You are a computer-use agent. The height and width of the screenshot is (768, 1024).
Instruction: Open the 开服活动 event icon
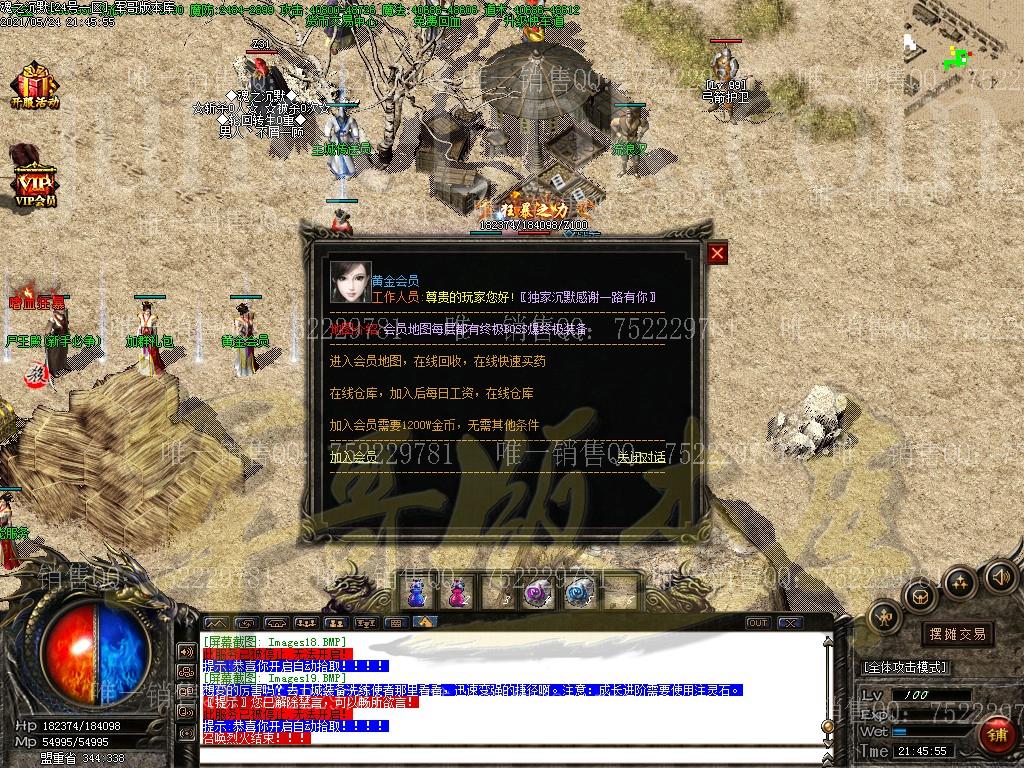35,85
